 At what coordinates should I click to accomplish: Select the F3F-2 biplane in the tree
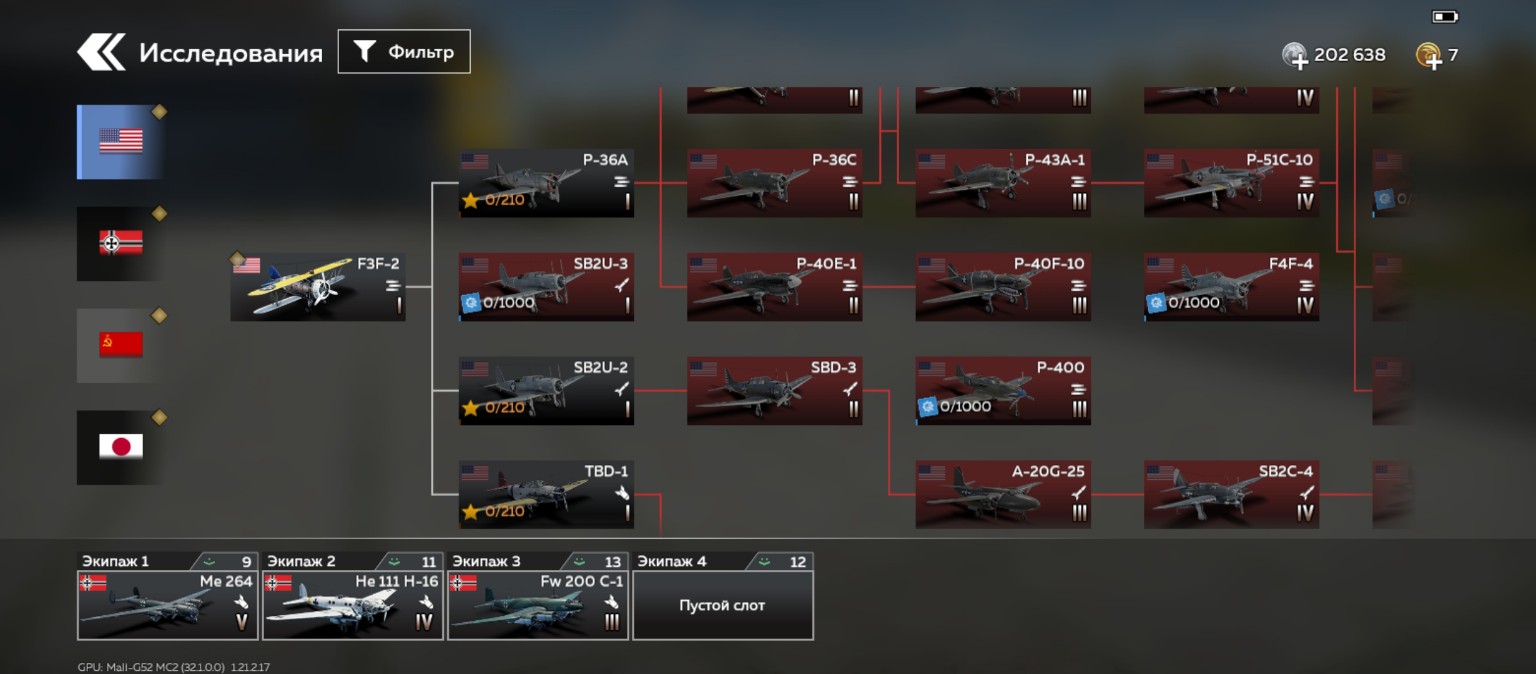[x=318, y=287]
